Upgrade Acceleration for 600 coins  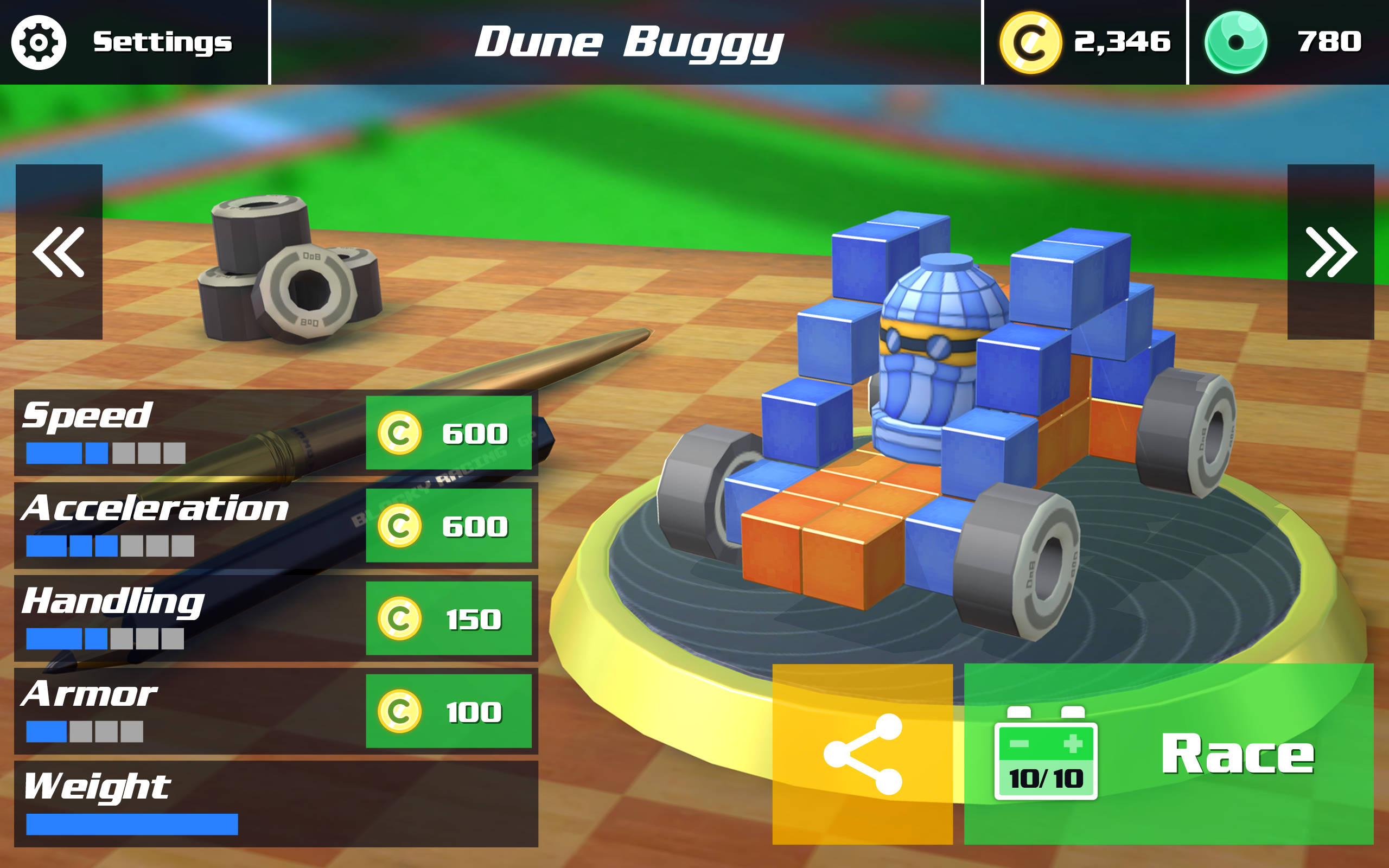(x=450, y=527)
